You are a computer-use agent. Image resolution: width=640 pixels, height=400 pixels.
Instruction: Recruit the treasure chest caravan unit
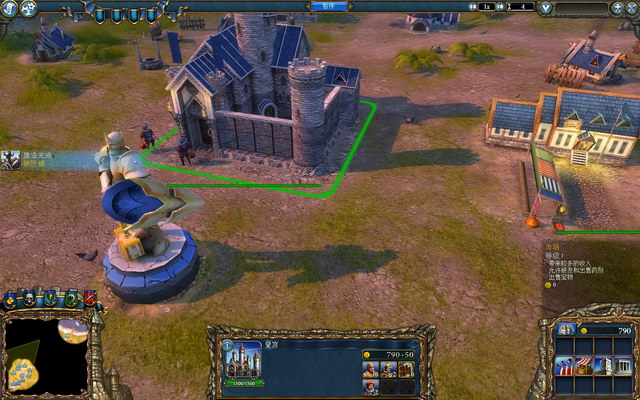[x=405, y=370]
